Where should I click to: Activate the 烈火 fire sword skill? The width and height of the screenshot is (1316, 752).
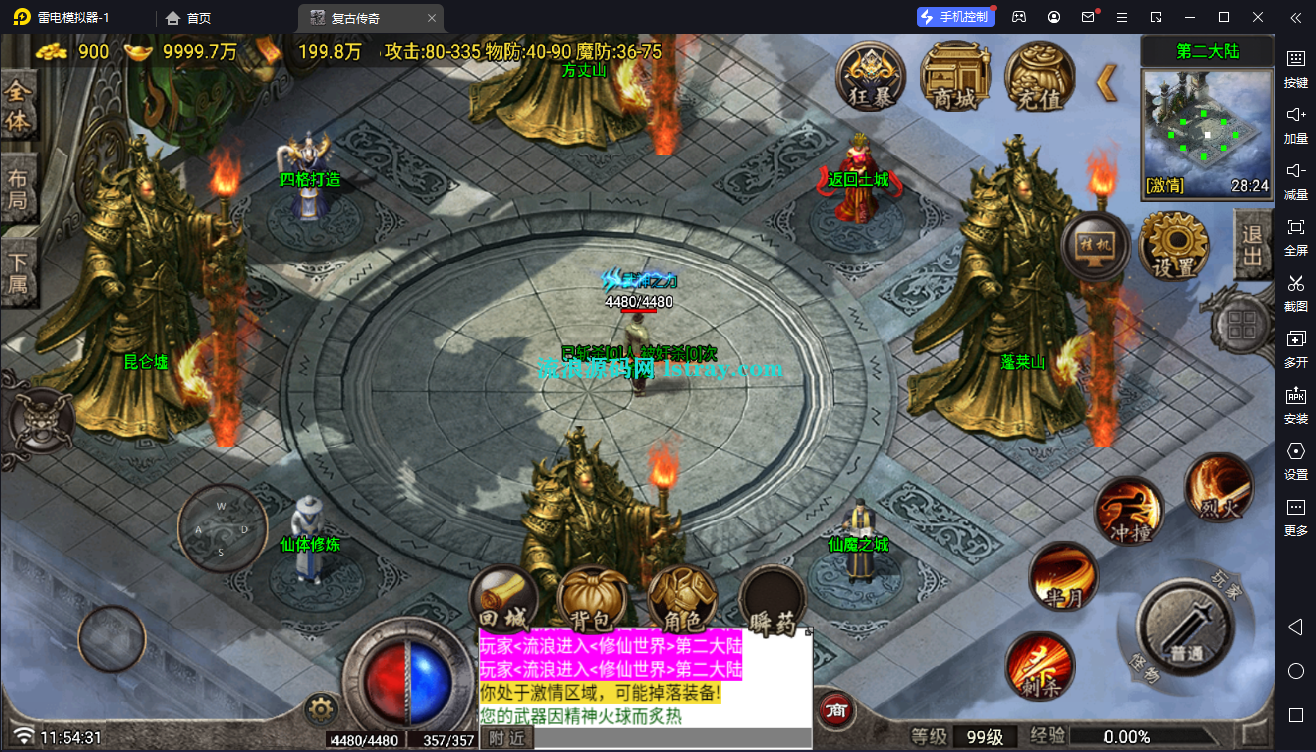pos(1218,488)
